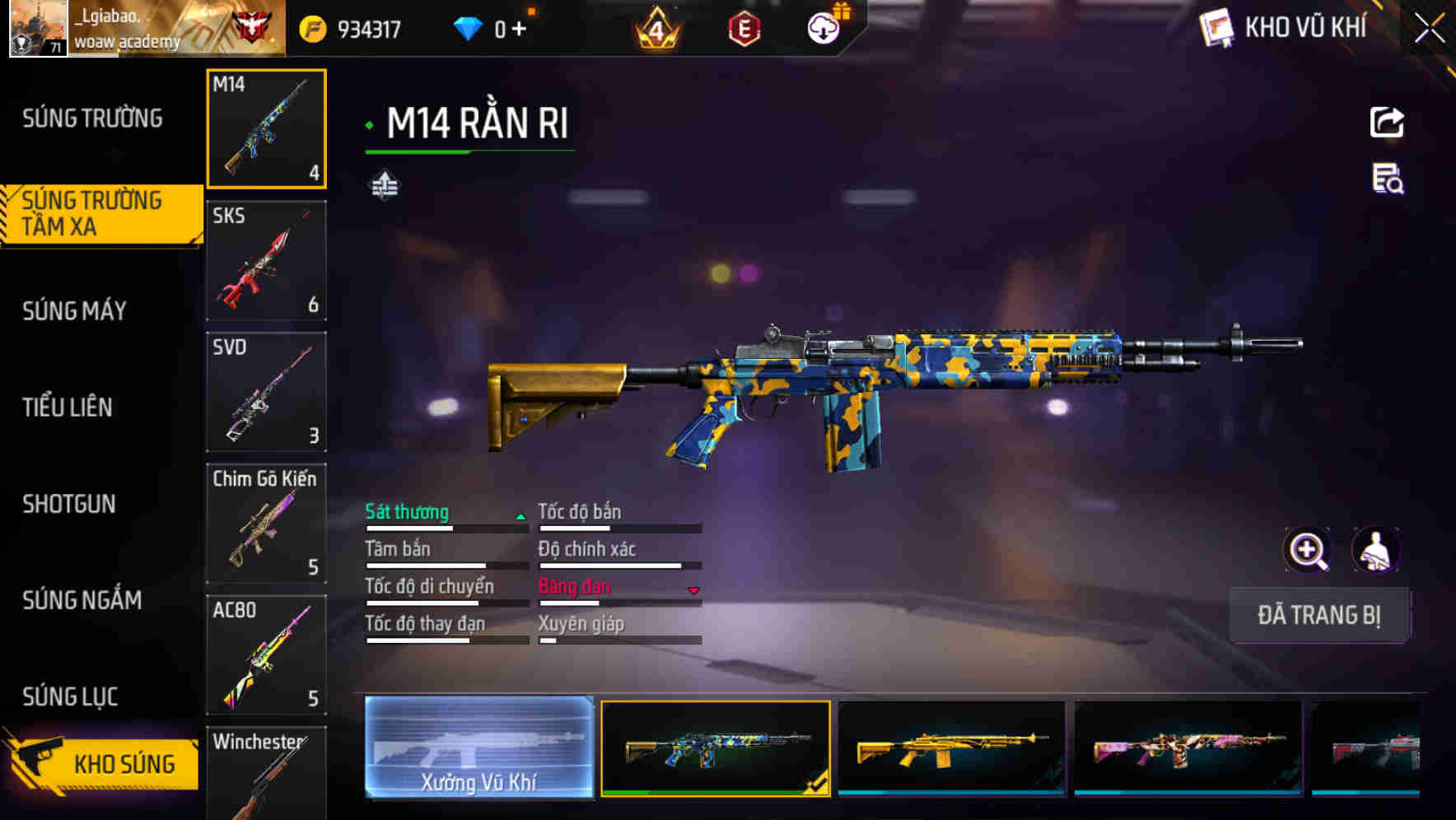Select the SKS weapon tile
The image size is (1456, 820).
(266, 261)
